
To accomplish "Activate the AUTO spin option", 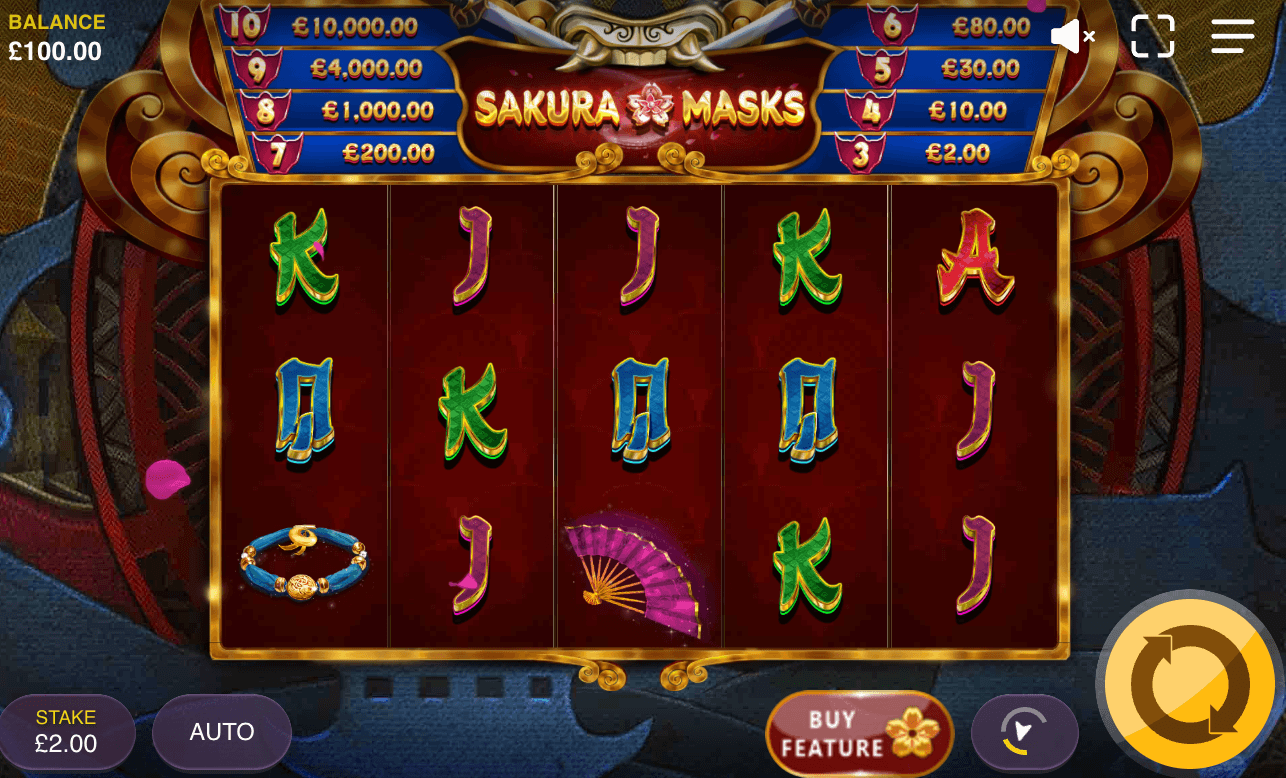I will pyautogui.click(x=221, y=732).
